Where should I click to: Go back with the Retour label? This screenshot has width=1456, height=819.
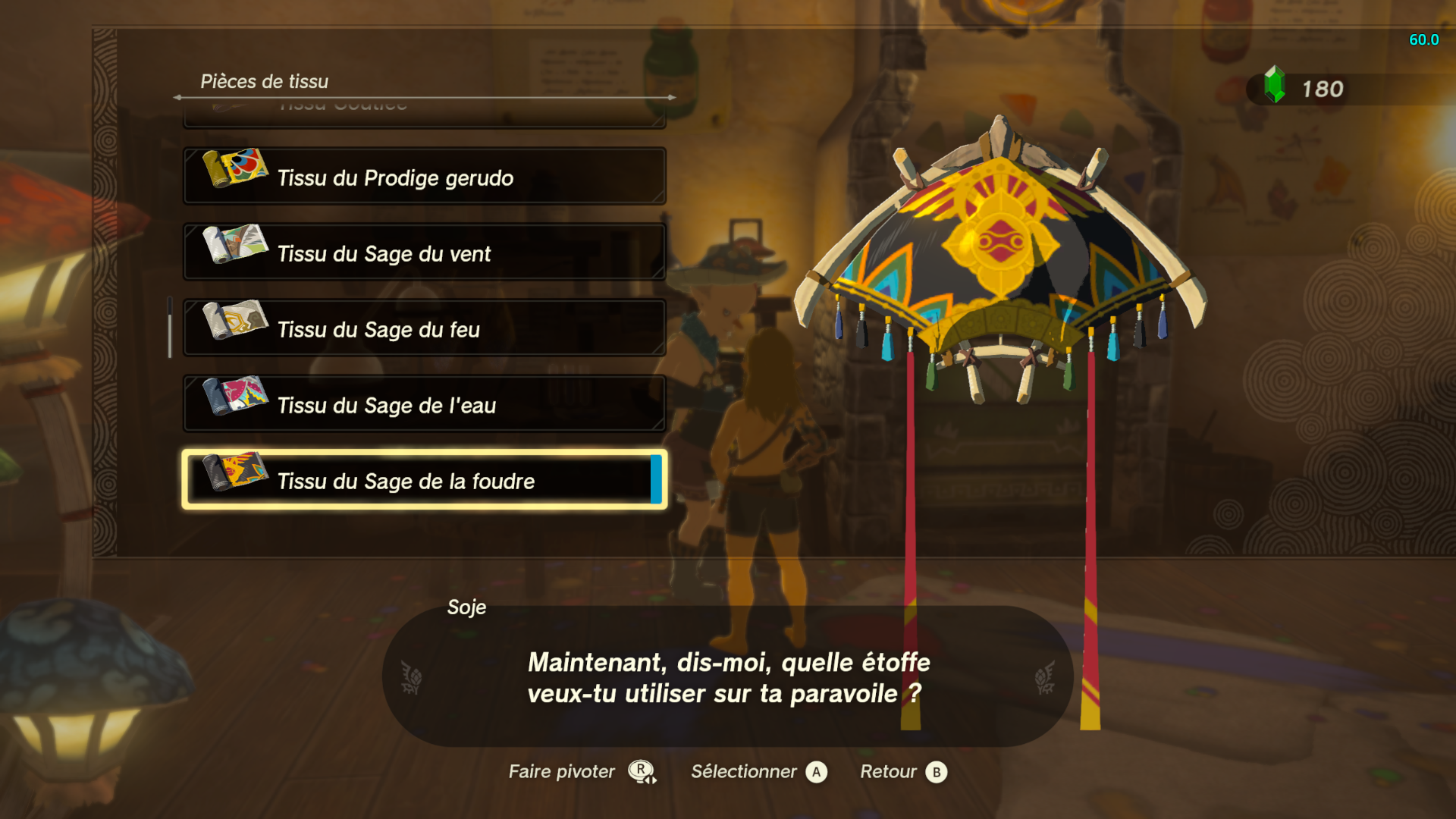[x=888, y=772]
